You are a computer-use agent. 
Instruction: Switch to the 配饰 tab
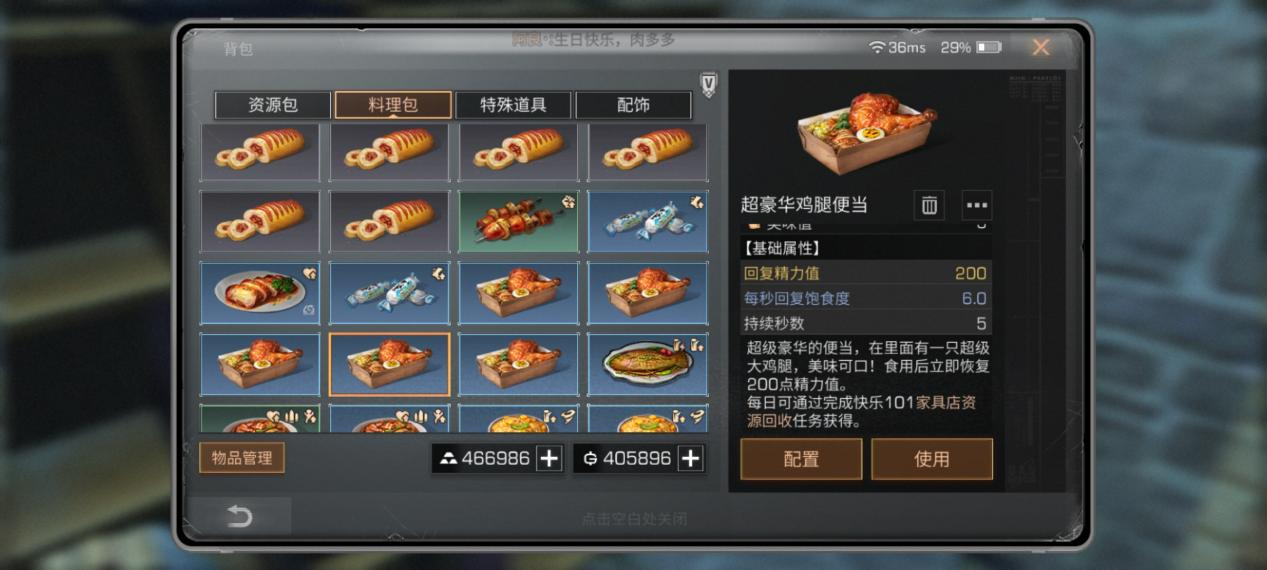tap(633, 105)
